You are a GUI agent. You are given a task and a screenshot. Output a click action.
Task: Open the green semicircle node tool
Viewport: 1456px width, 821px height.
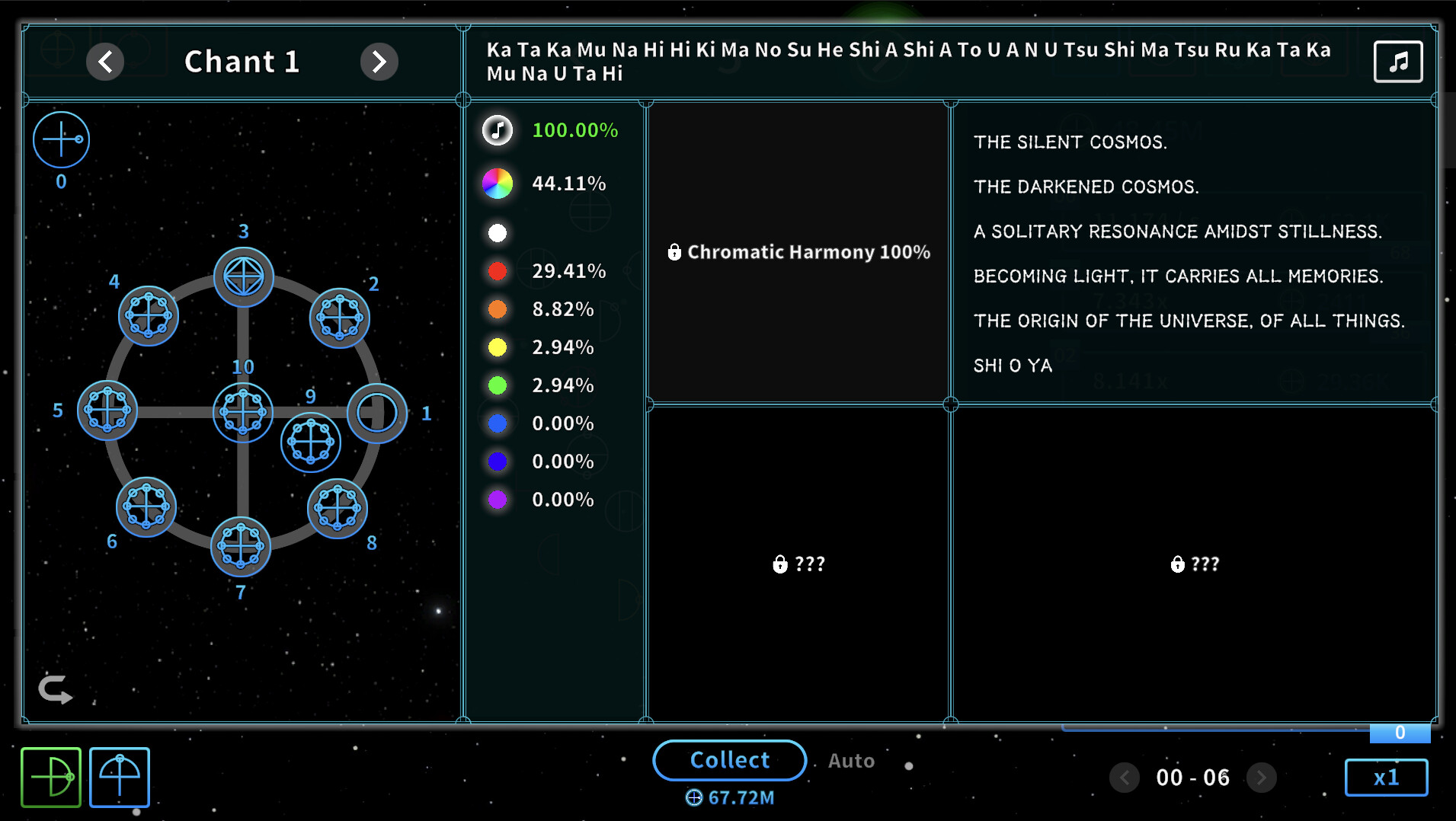pos(50,777)
